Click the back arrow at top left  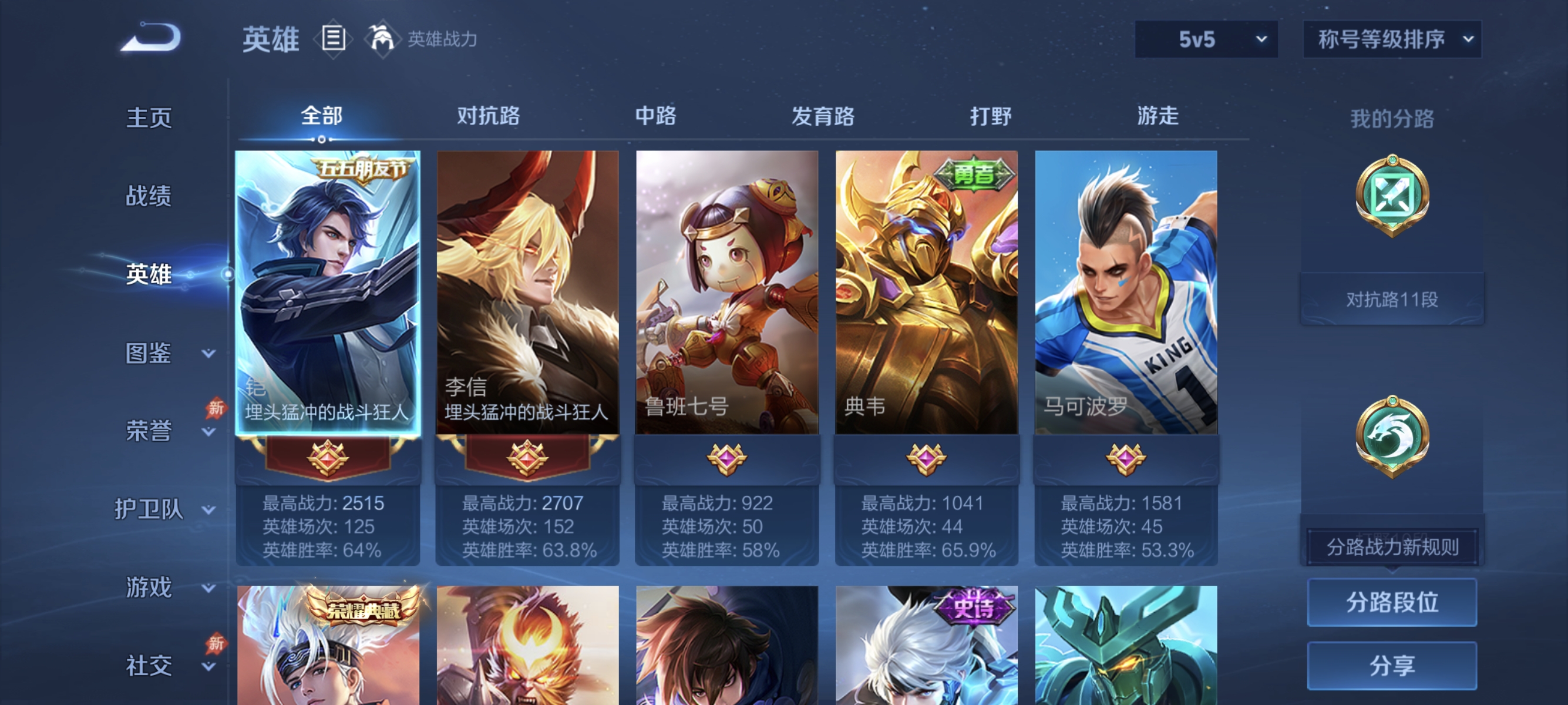click(151, 38)
